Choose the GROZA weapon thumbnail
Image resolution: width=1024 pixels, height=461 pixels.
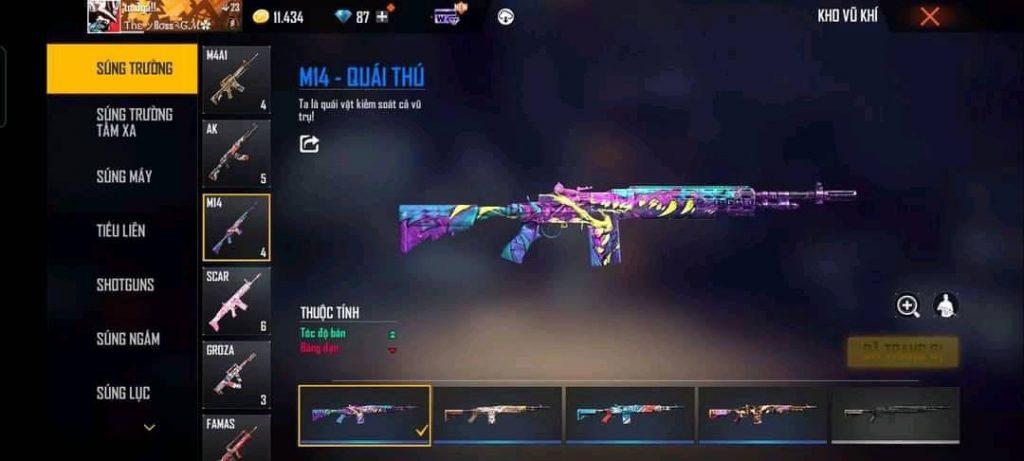tap(236, 374)
